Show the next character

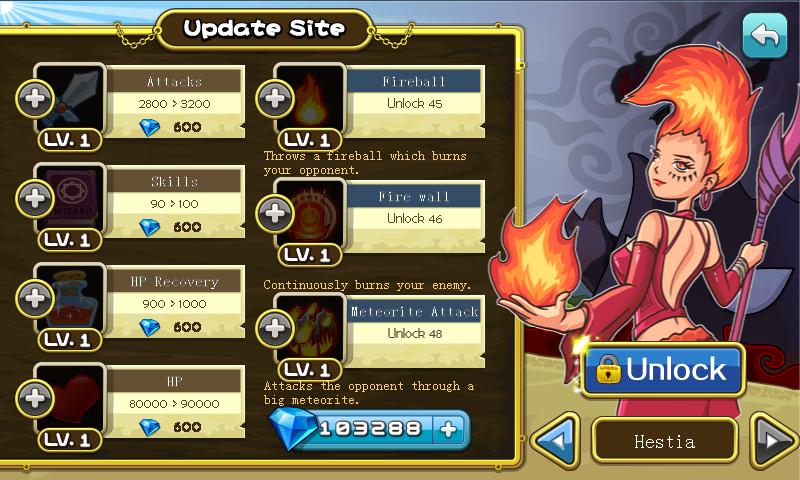pos(773,440)
